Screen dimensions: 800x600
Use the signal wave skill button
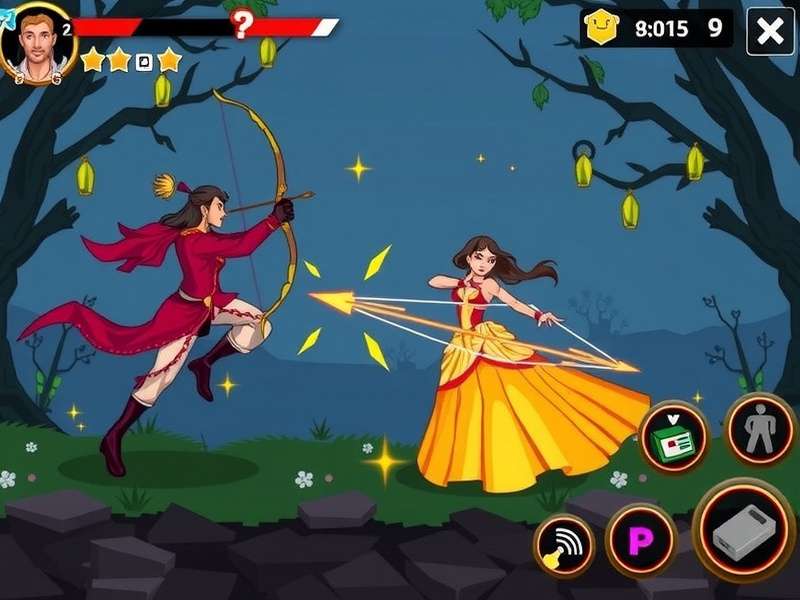[x=564, y=545]
